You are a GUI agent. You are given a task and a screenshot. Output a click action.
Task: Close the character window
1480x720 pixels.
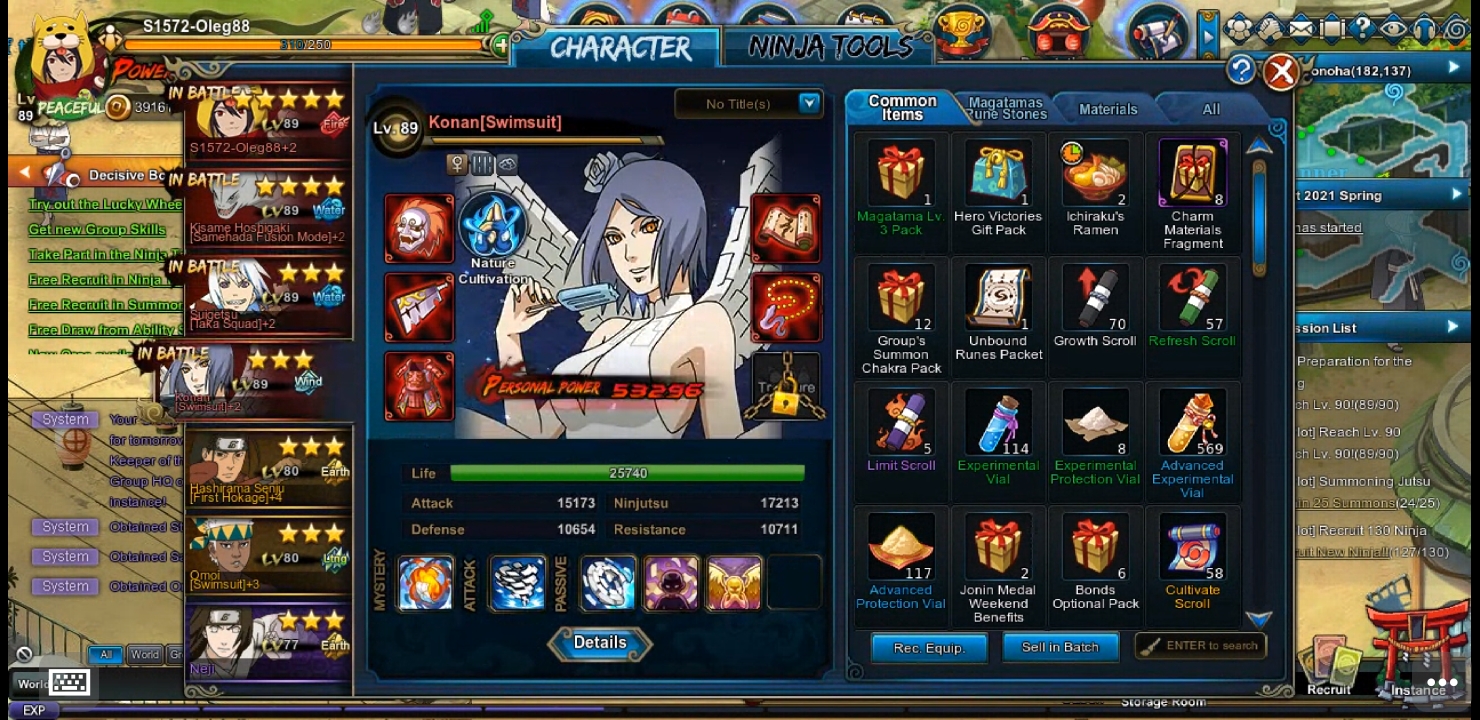click(1280, 71)
